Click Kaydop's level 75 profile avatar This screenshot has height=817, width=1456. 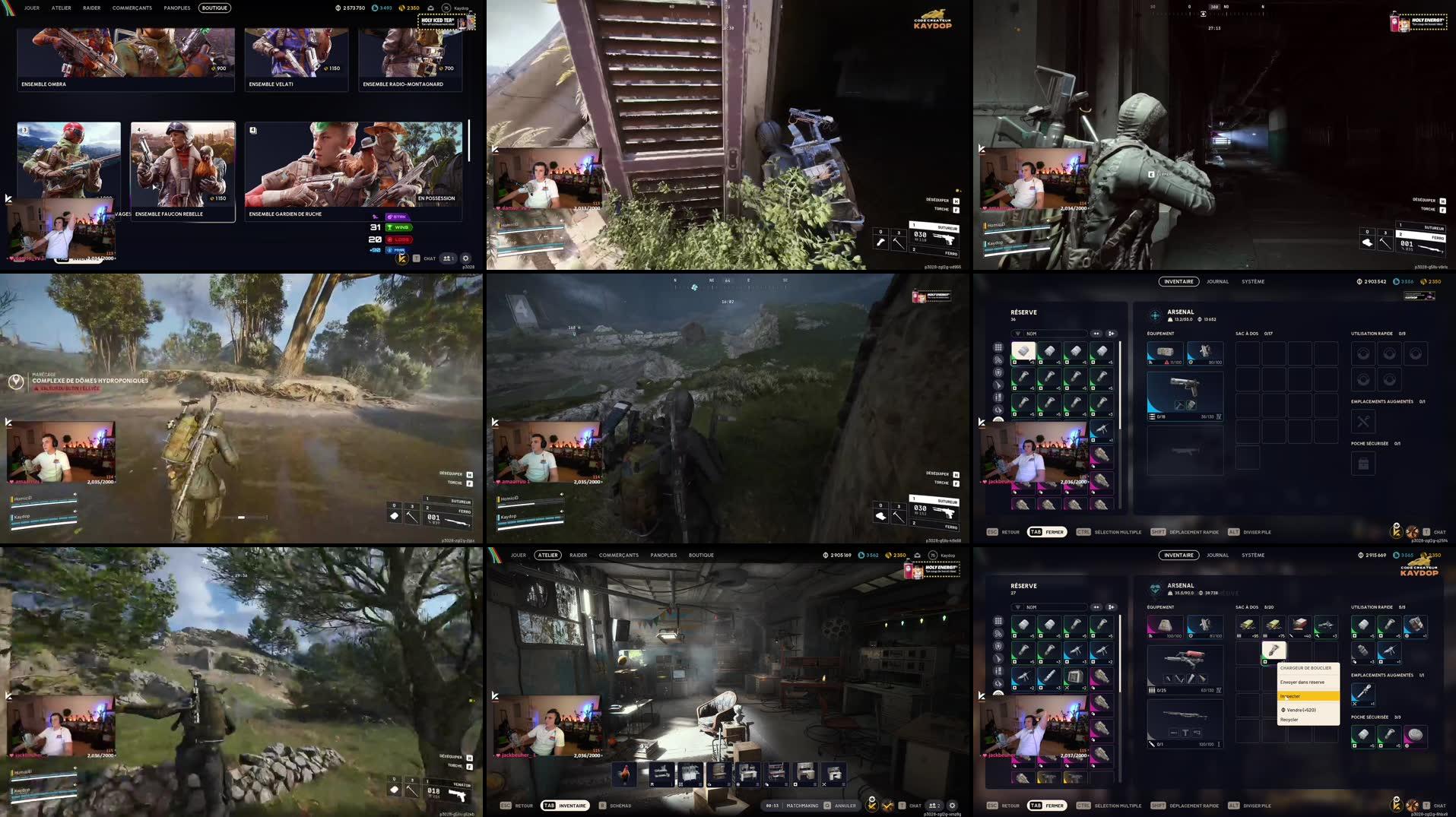click(x=446, y=8)
